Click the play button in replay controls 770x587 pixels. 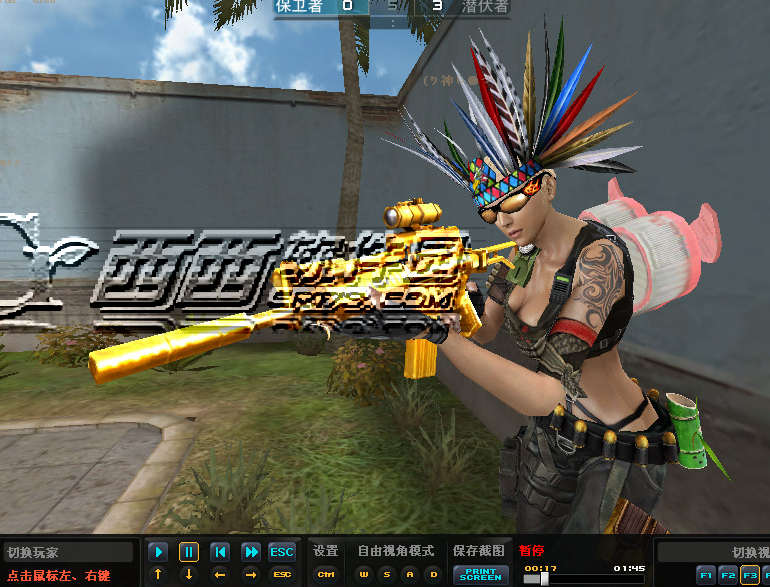point(158,552)
